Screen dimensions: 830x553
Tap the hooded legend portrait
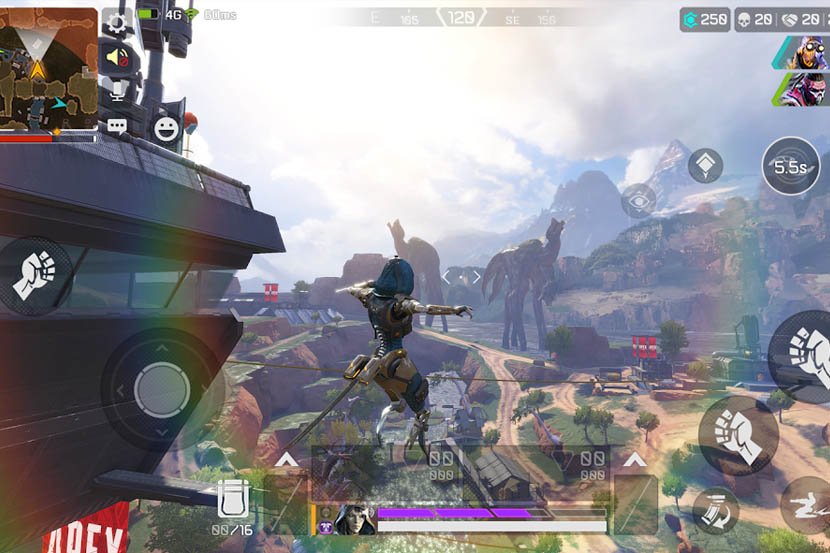coord(355,519)
